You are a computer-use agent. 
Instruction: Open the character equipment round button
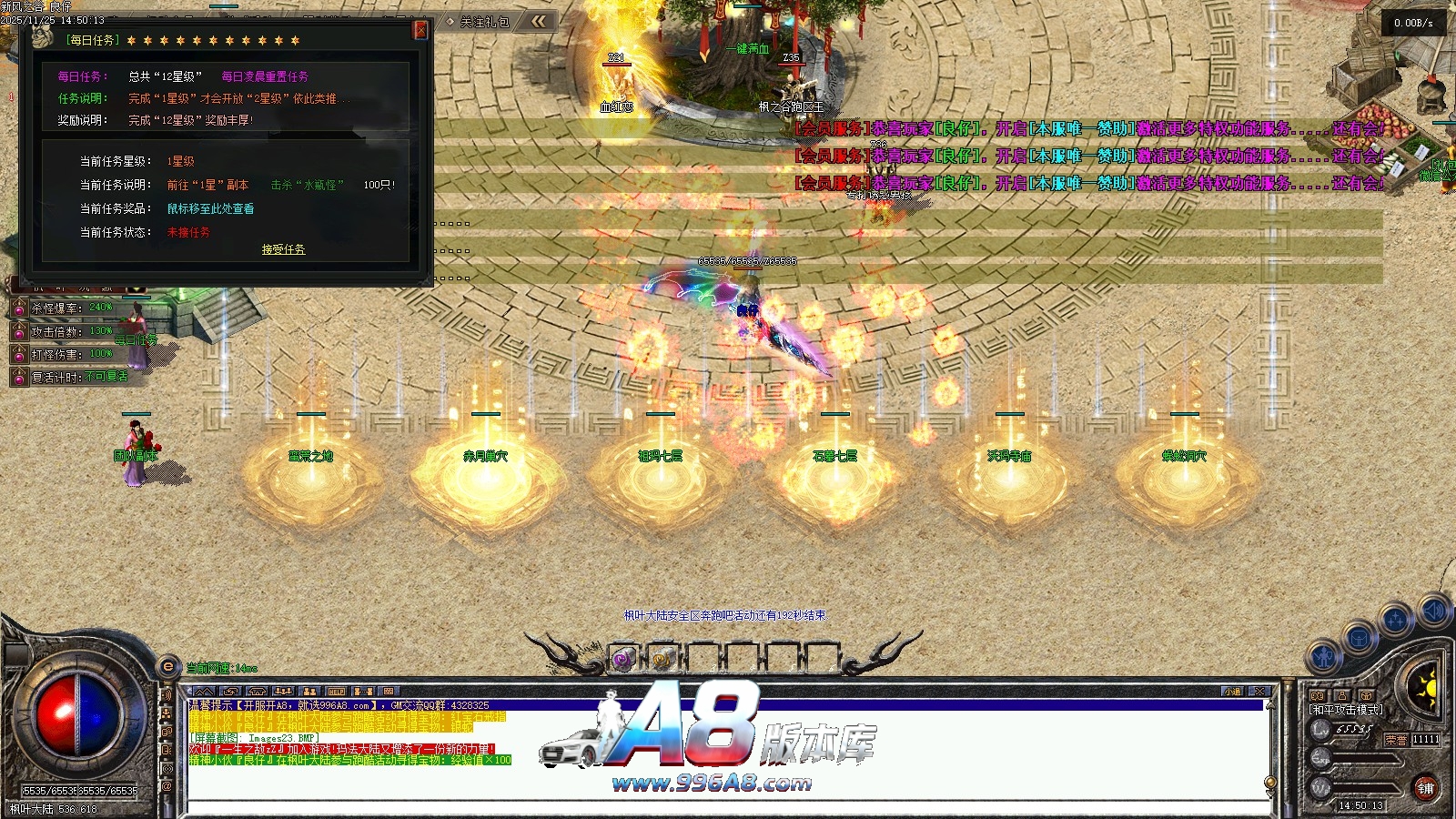[1324, 655]
